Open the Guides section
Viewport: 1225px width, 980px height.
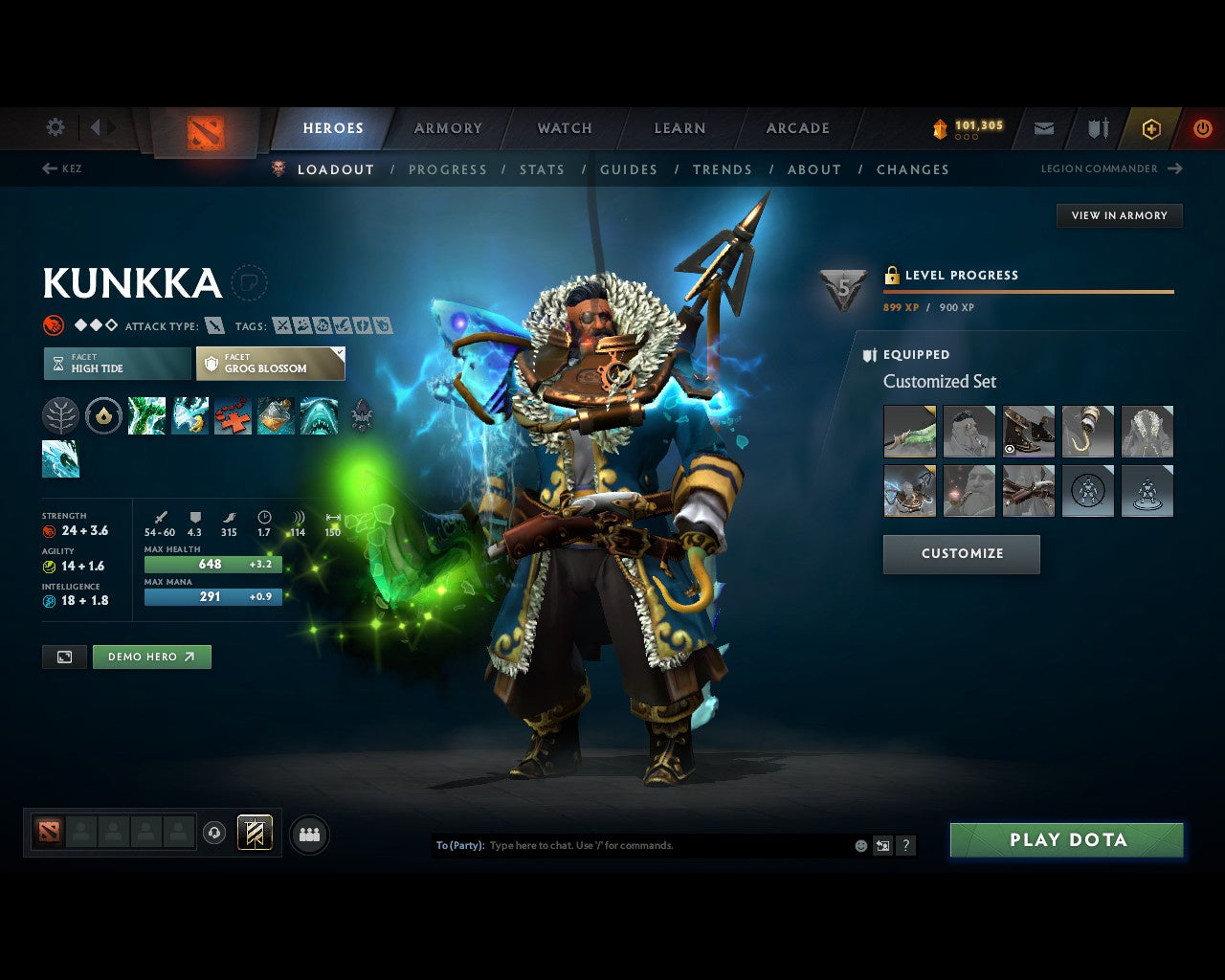coord(629,169)
